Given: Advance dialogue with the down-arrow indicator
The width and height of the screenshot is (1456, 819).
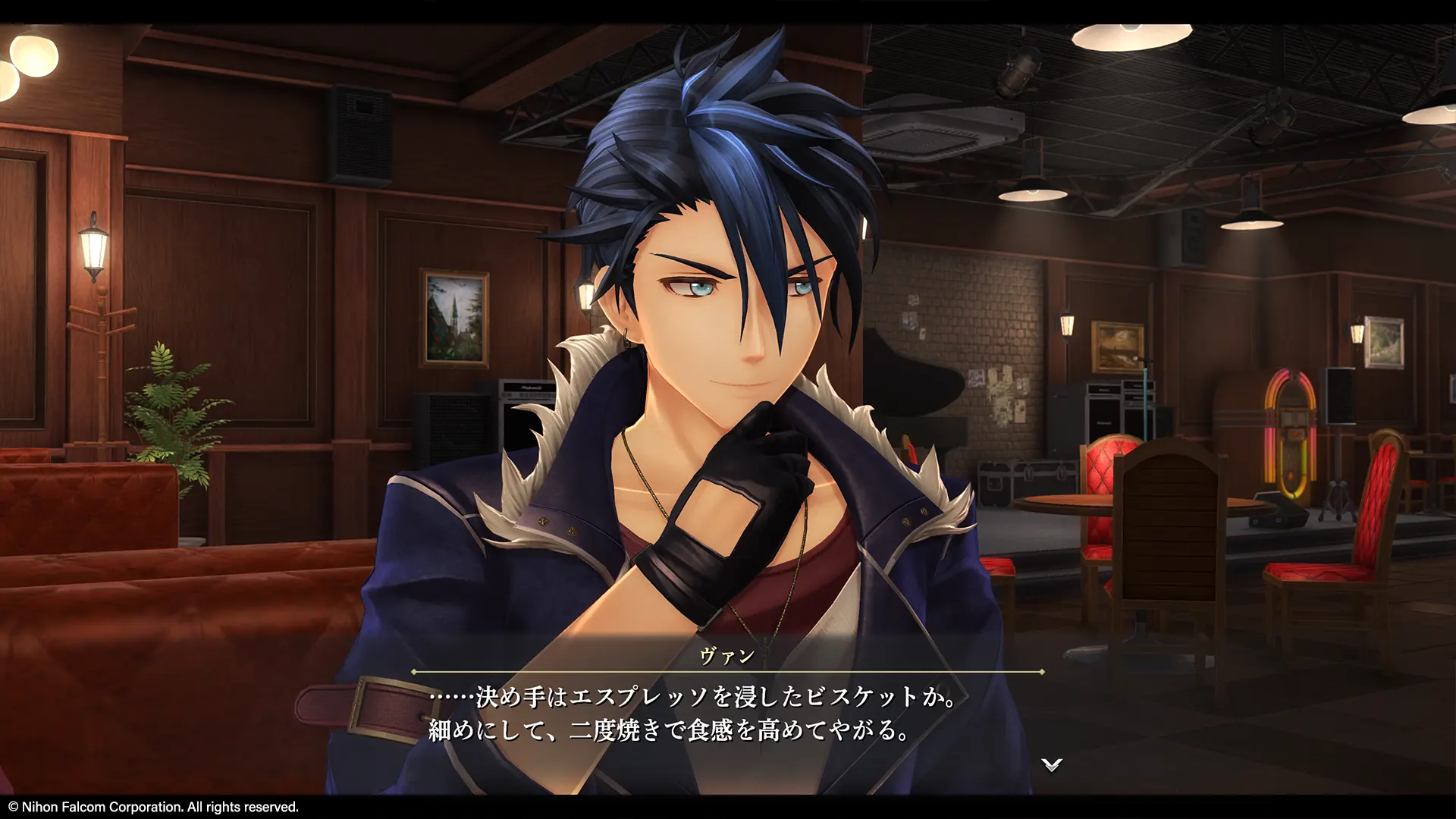Looking at the screenshot, I should (1051, 764).
